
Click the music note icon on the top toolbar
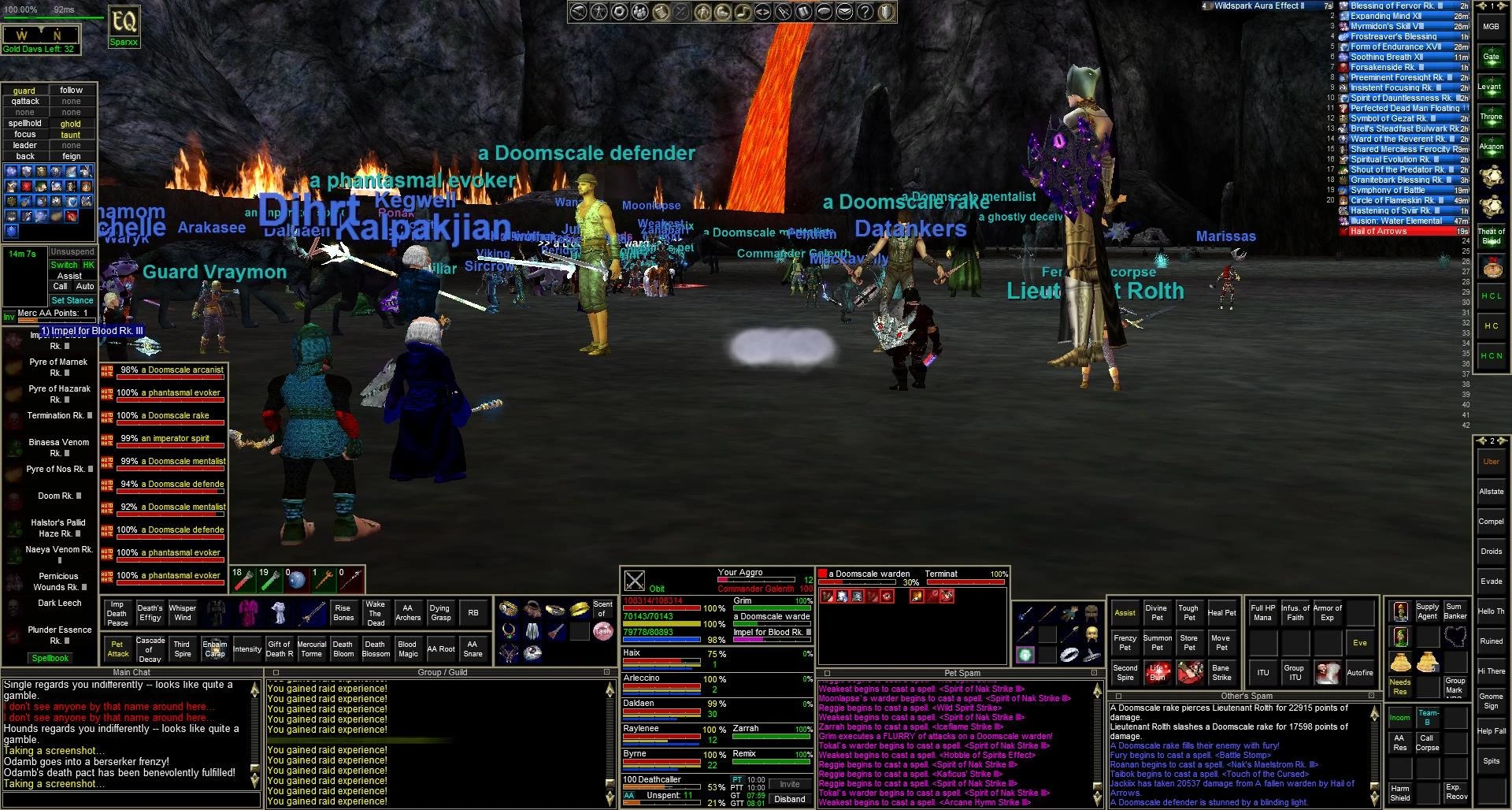tap(744, 12)
